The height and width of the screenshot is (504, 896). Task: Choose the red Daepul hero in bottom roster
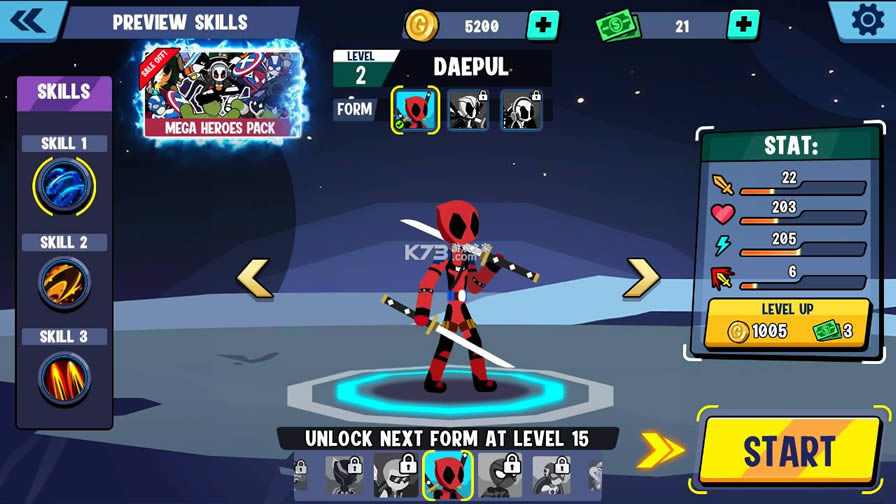[447, 475]
